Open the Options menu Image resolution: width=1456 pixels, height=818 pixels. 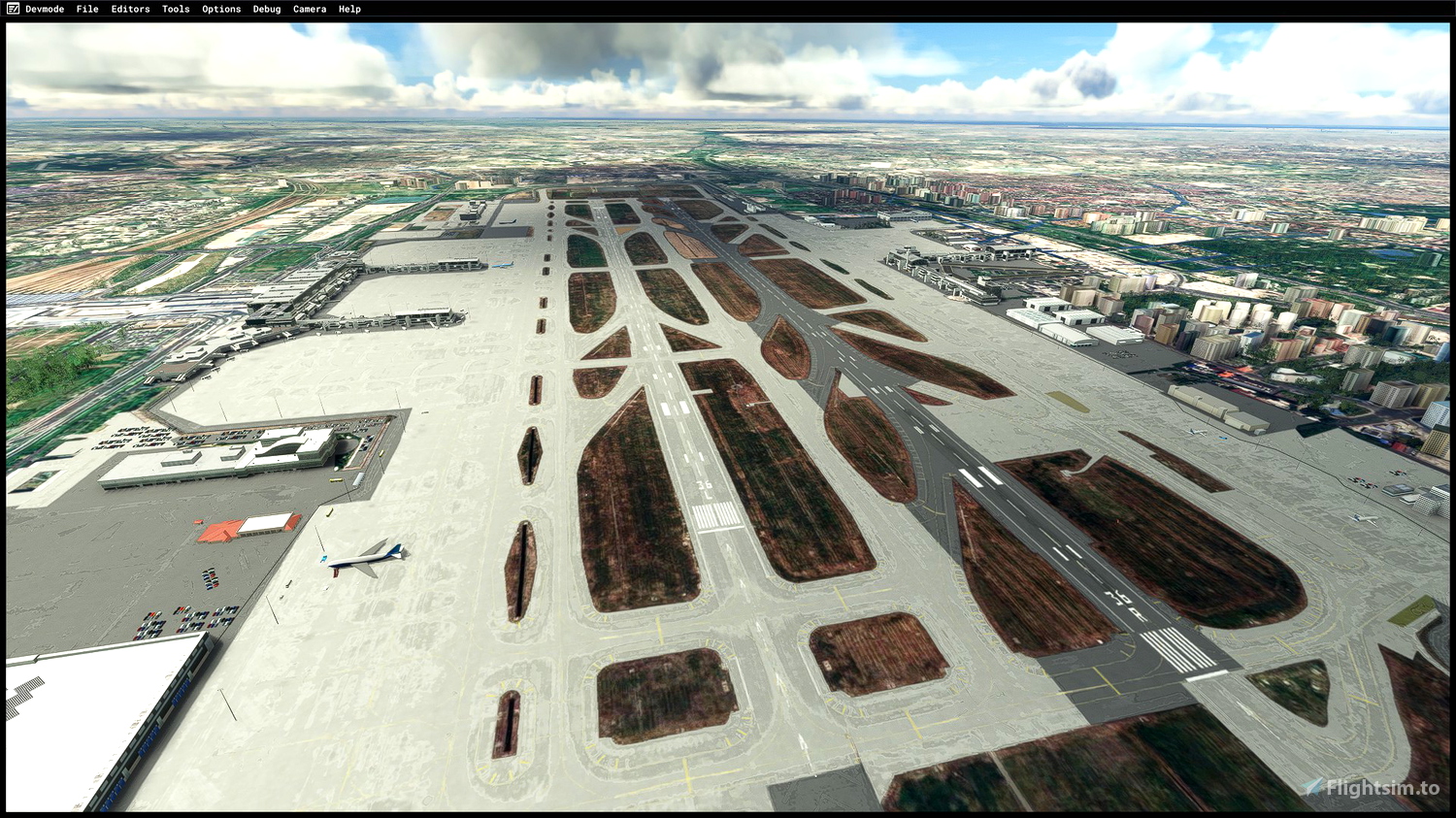click(x=220, y=9)
